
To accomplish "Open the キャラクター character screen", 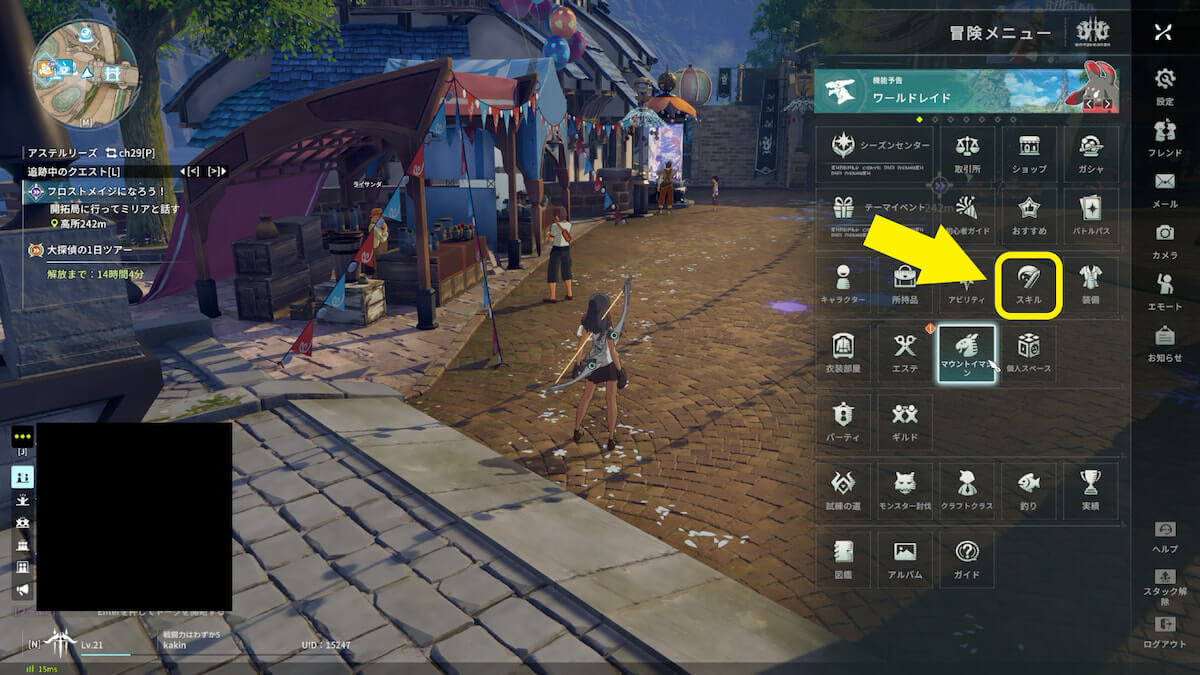I will (x=843, y=285).
